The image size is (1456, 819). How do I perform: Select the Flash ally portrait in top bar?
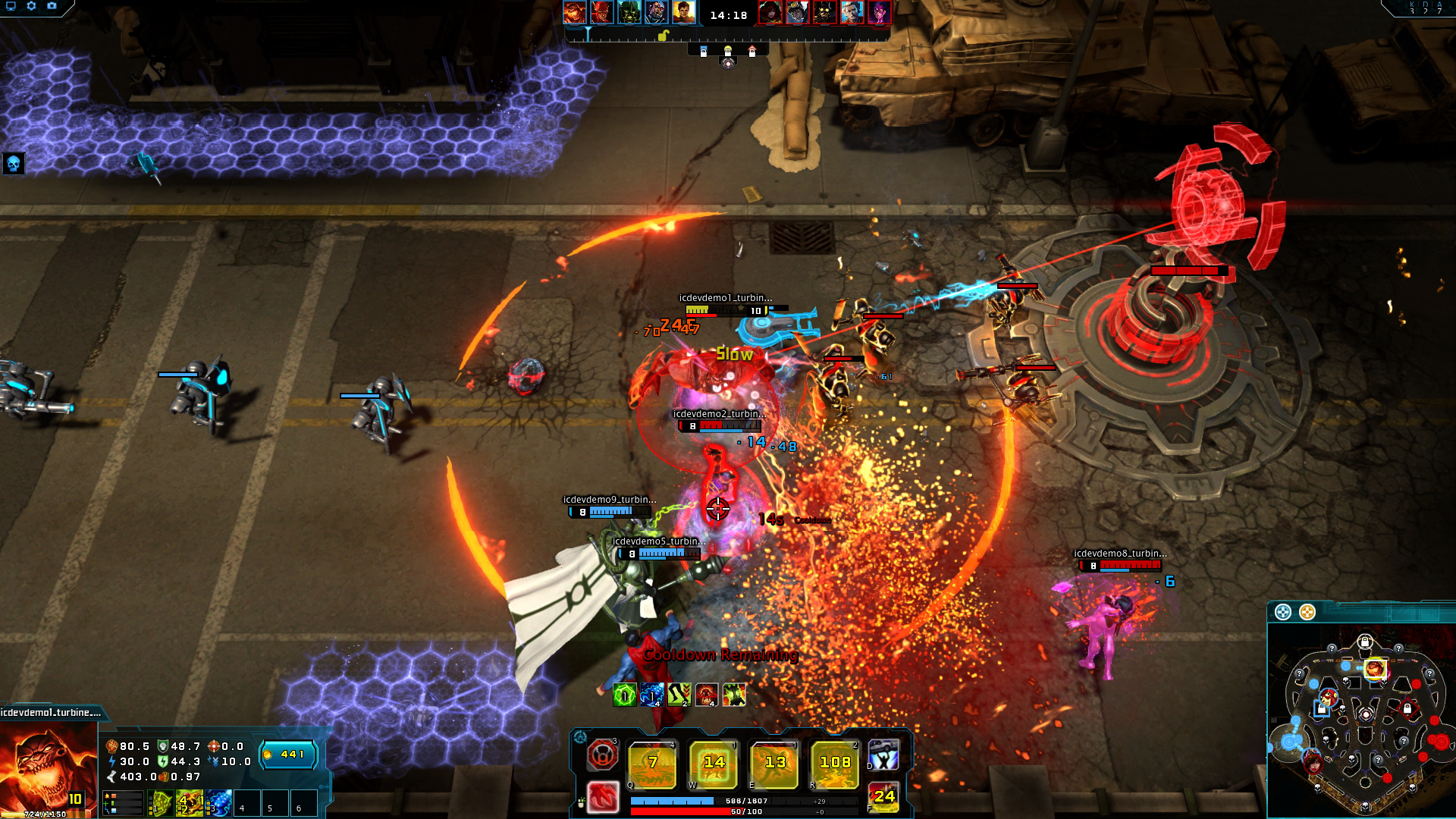click(601, 12)
